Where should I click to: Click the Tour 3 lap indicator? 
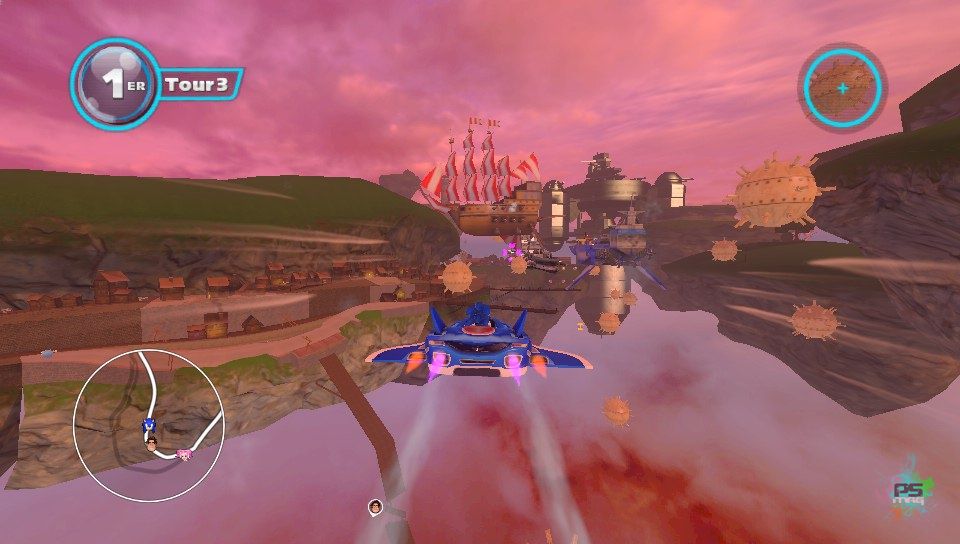198,84
